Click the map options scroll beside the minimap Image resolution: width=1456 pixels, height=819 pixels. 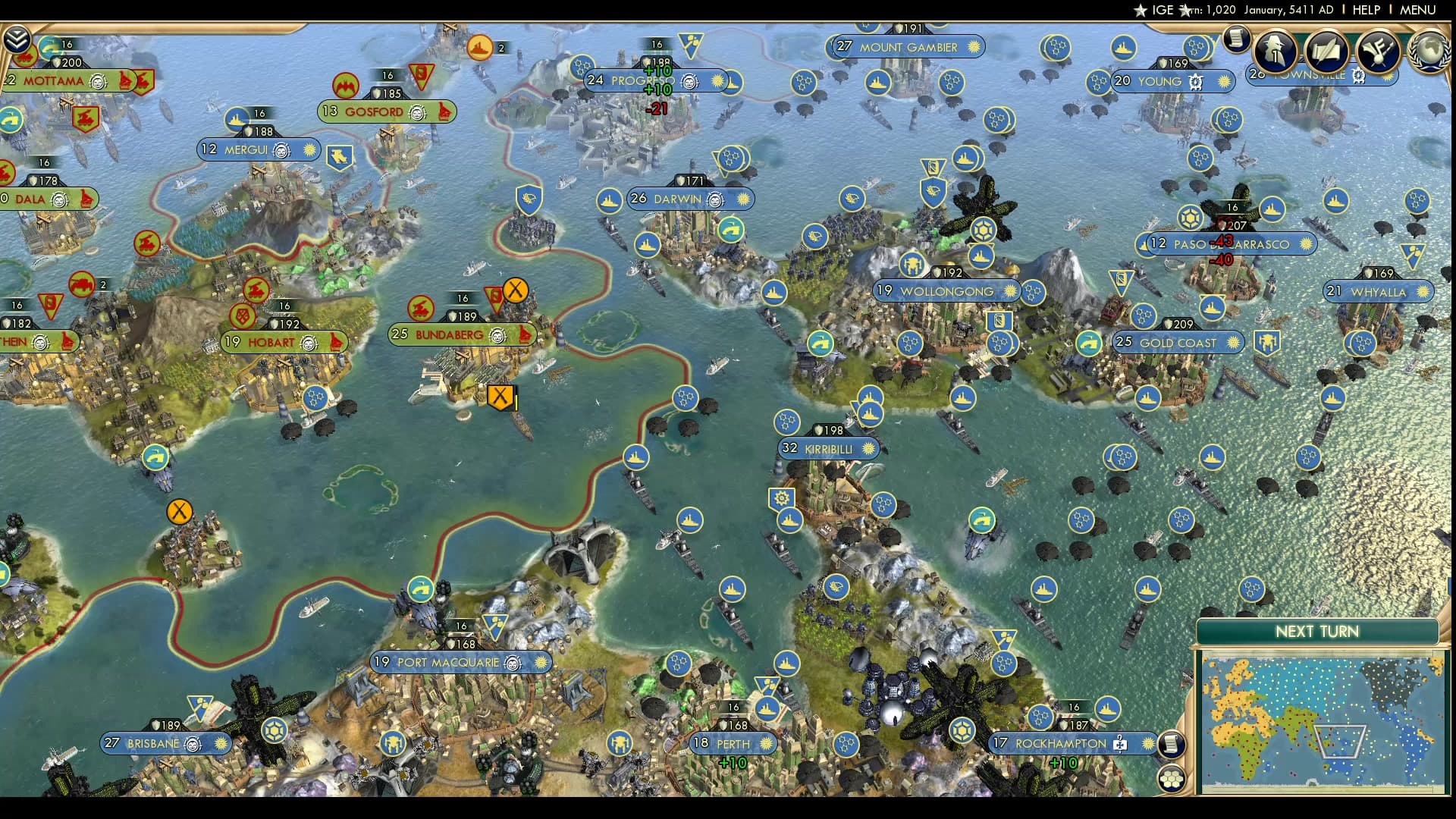pos(1172,743)
